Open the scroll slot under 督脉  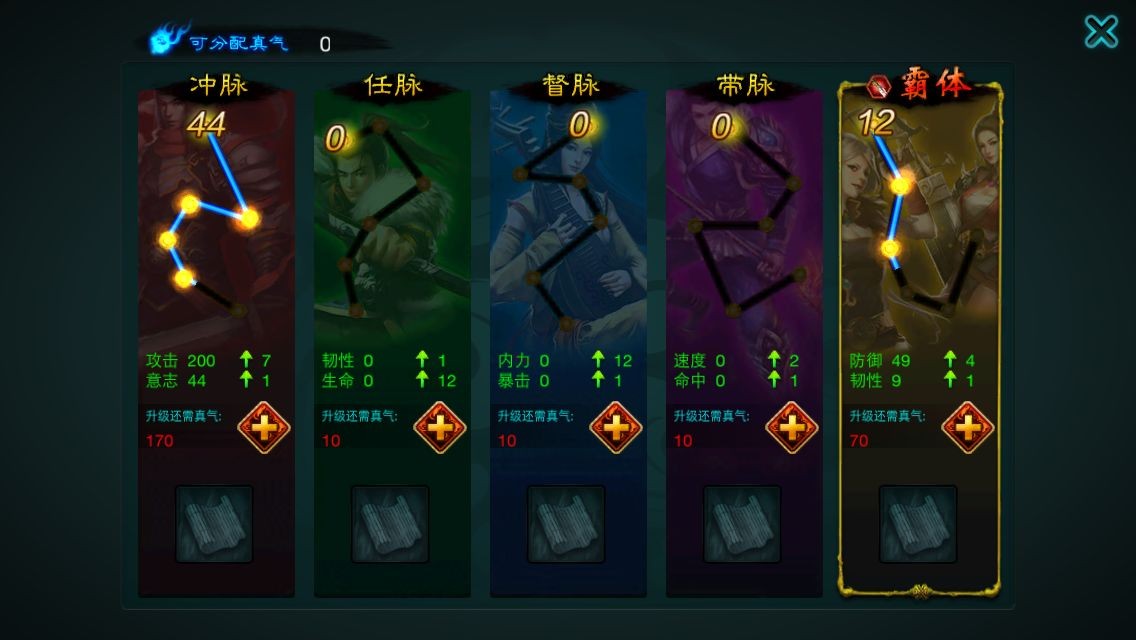point(566,524)
